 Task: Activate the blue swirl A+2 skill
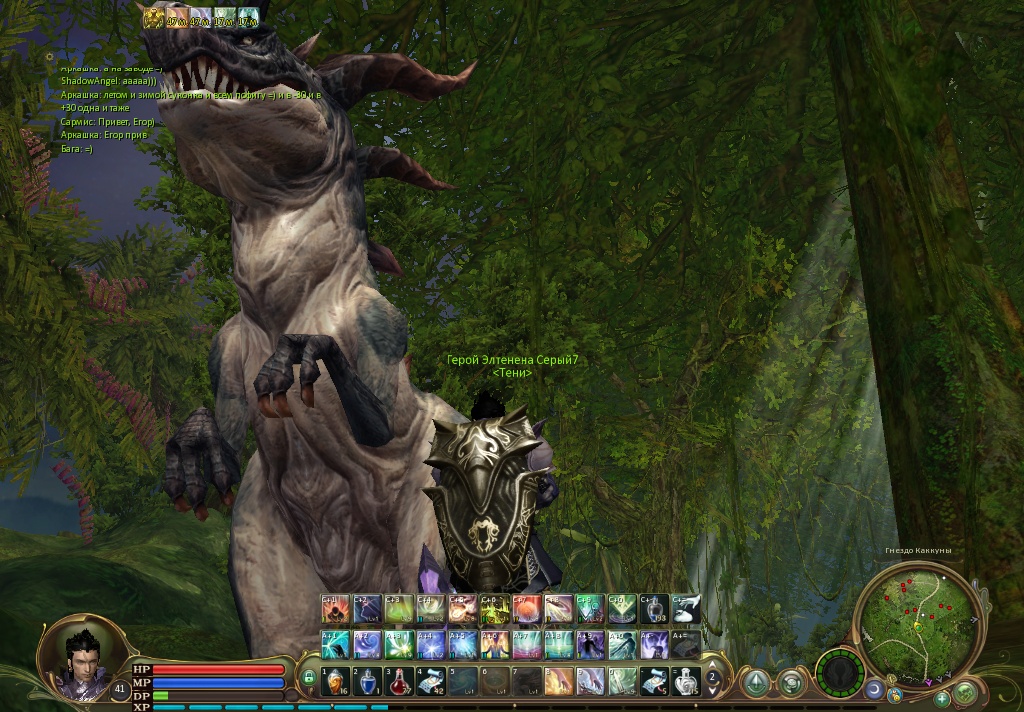(x=367, y=644)
